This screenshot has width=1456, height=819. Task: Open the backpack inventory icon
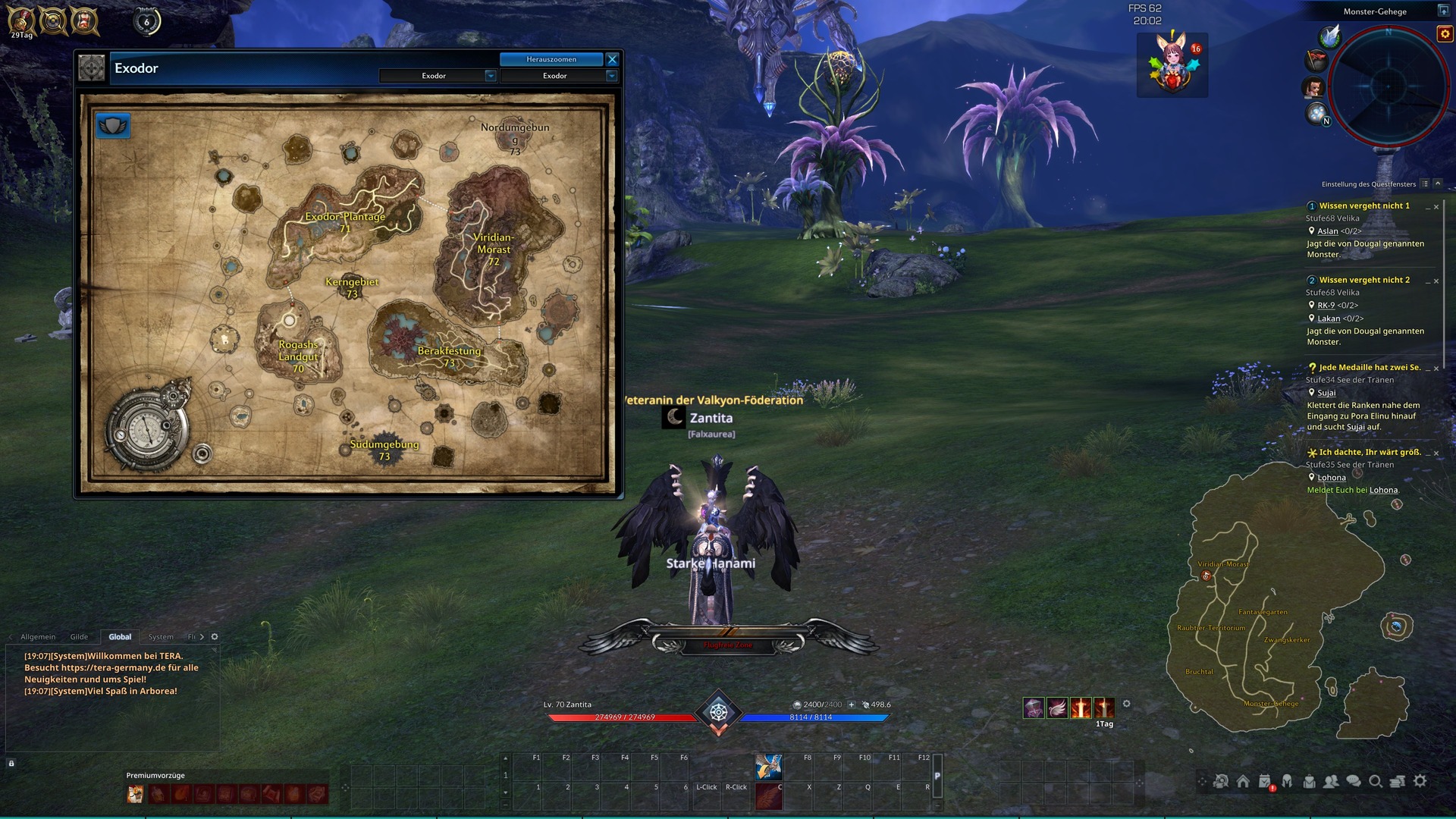1310,781
